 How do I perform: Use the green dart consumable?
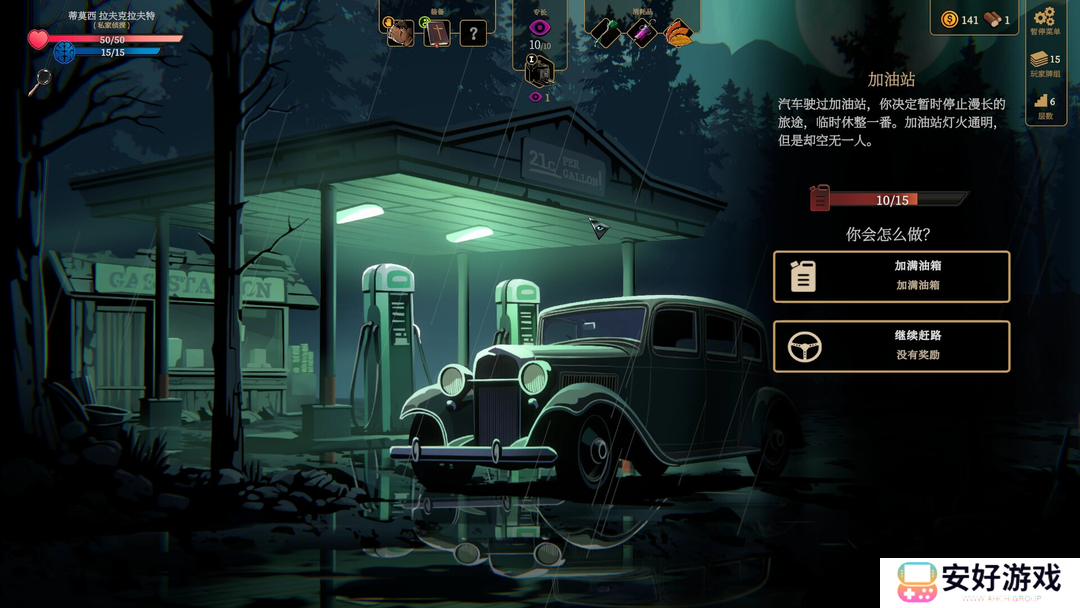tap(607, 33)
